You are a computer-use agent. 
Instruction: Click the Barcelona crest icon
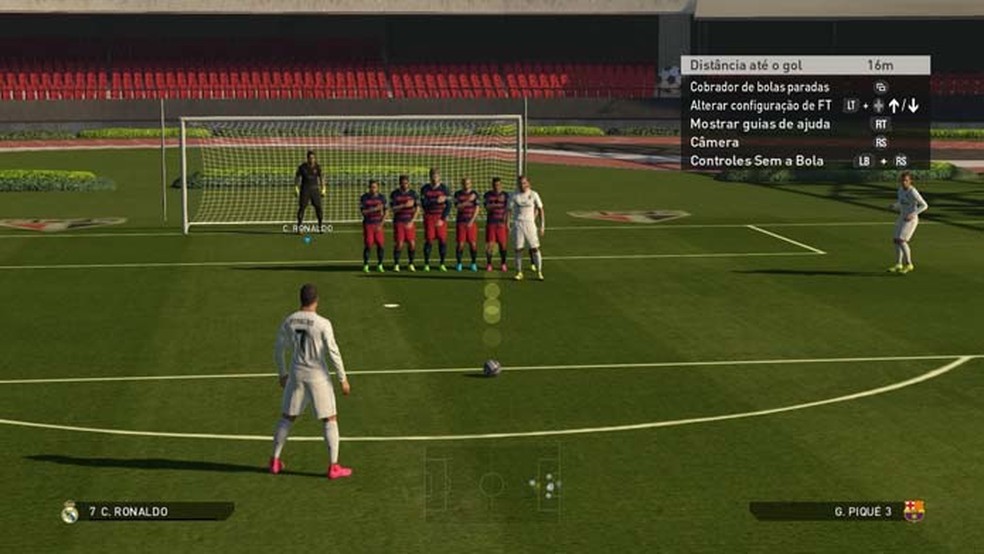[913, 511]
